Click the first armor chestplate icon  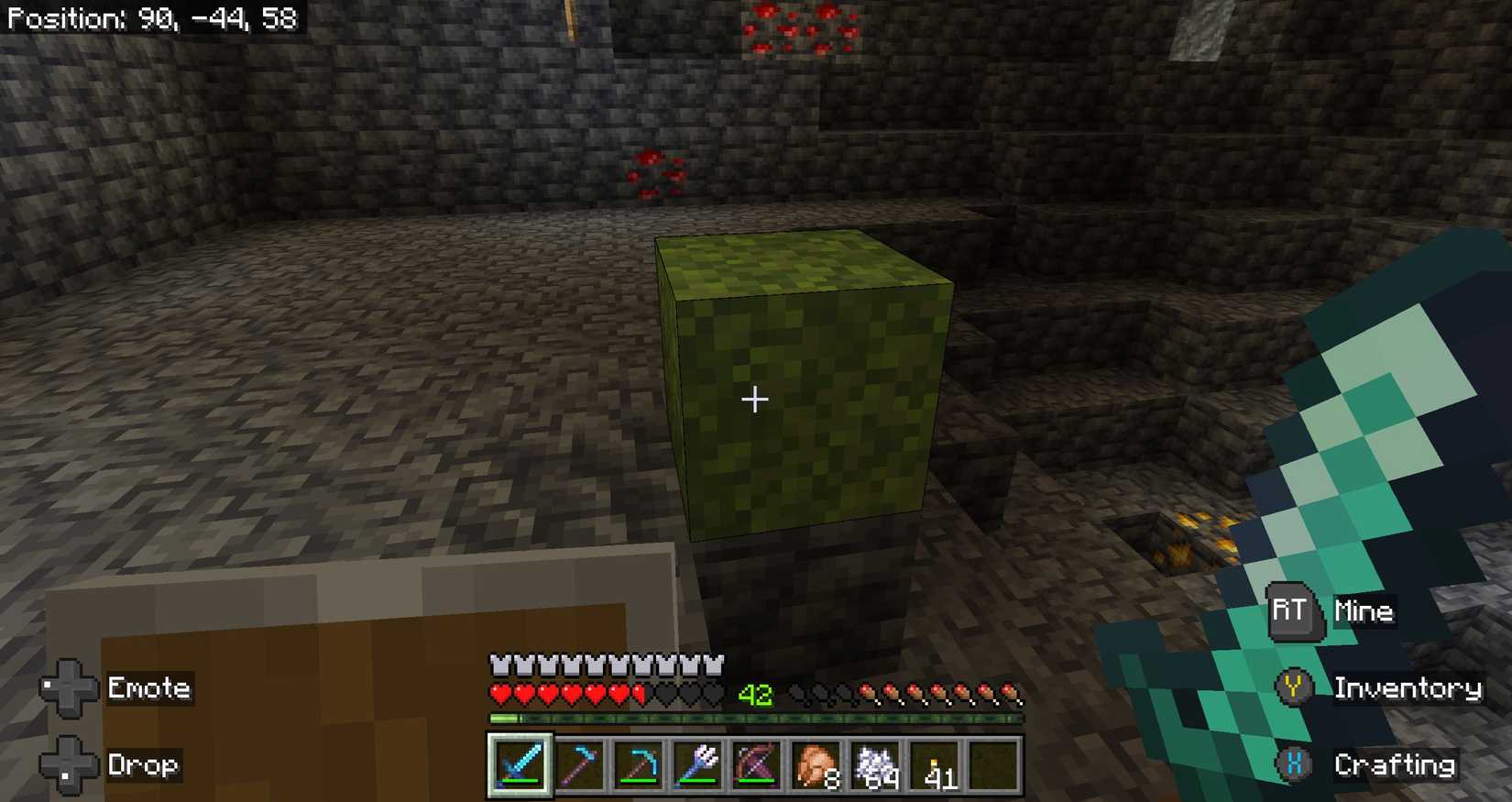coord(501,662)
